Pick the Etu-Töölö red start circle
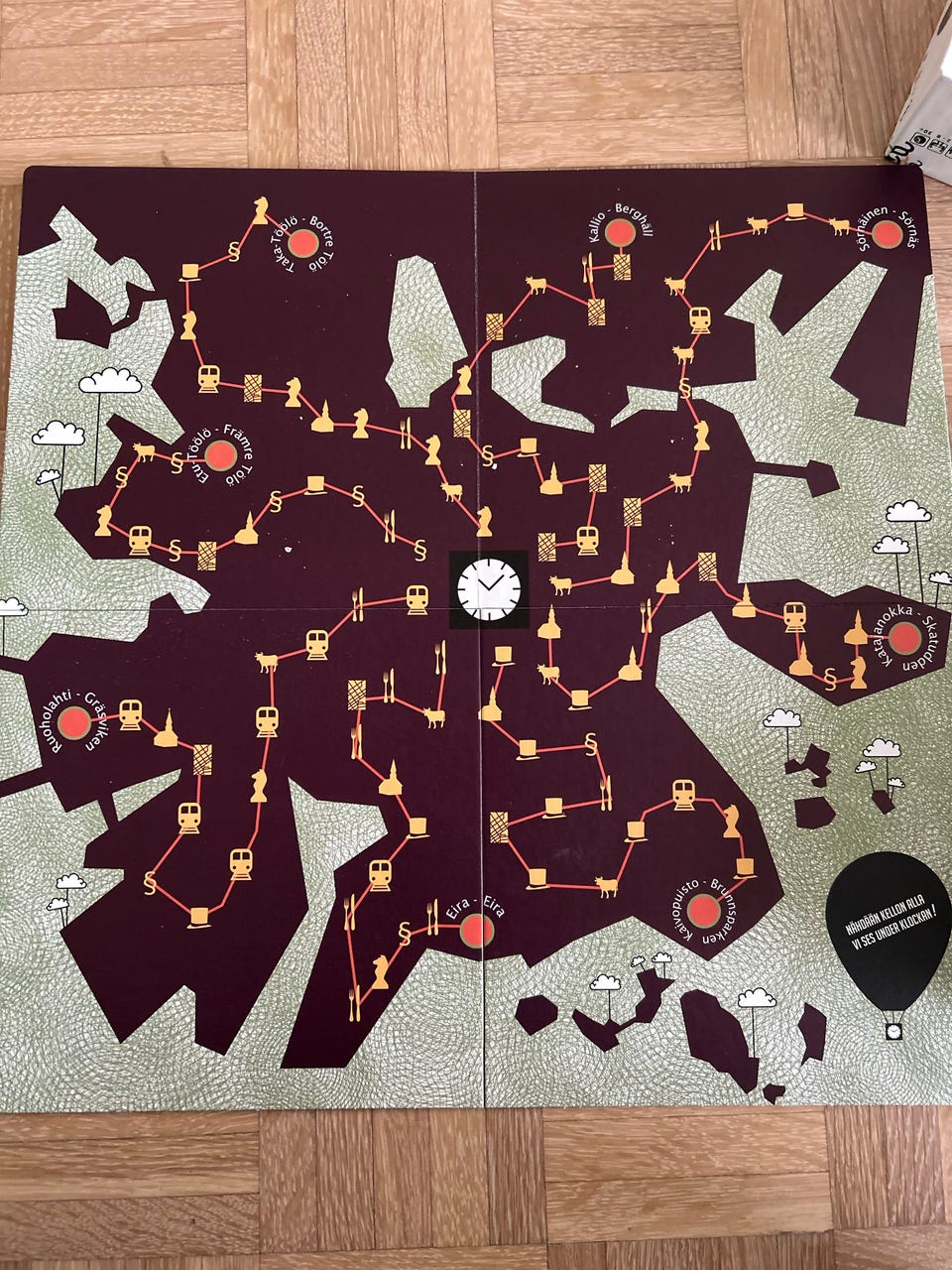Image resolution: width=952 pixels, height=1270 pixels. pos(219,456)
